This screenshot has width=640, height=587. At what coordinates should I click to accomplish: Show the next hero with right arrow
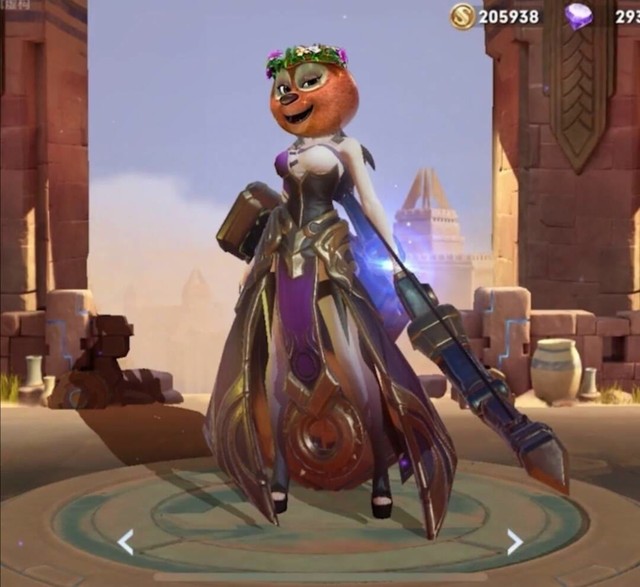tap(514, 543)
